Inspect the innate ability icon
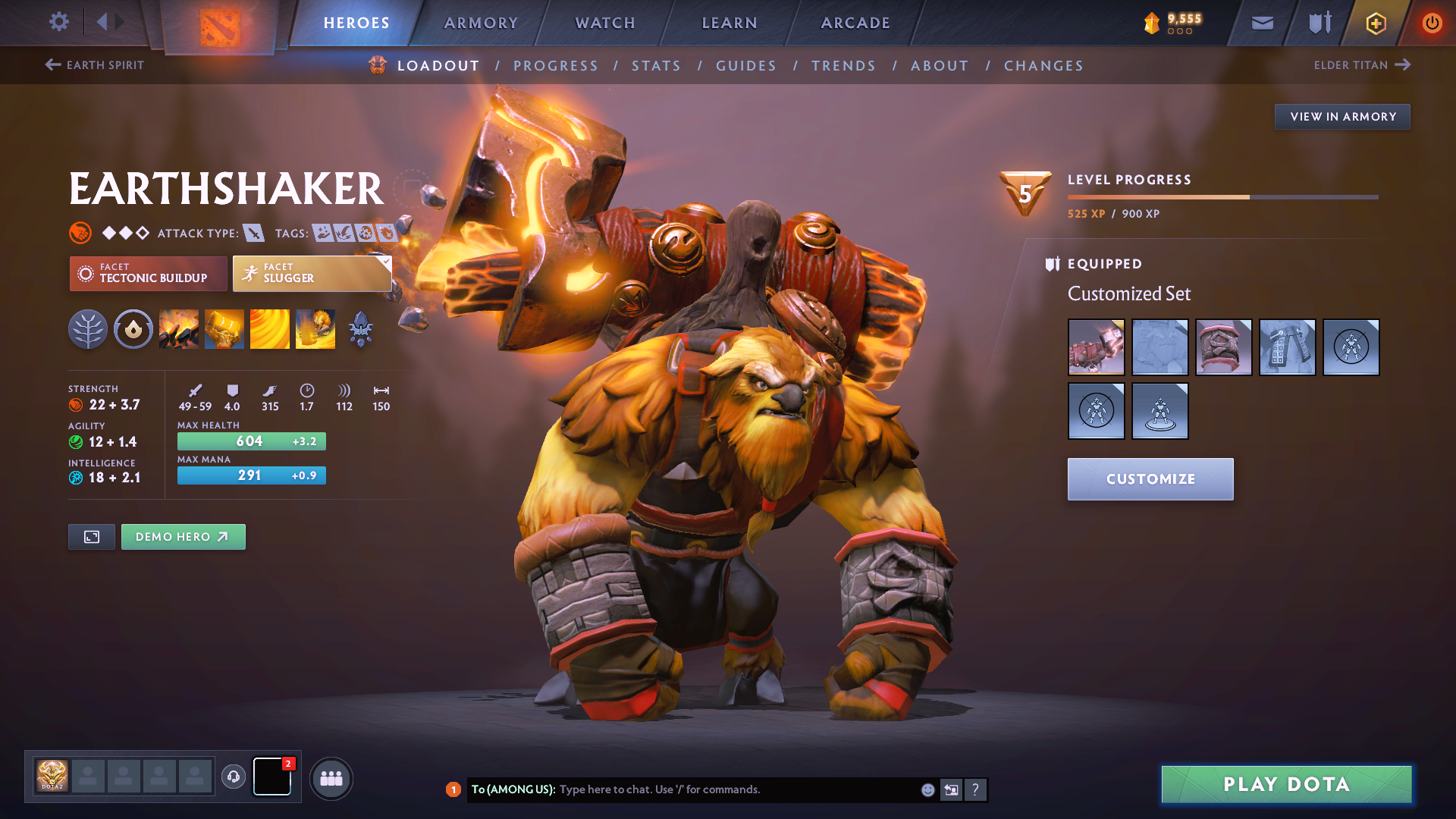1456x819 pixels. coord(133,329)
